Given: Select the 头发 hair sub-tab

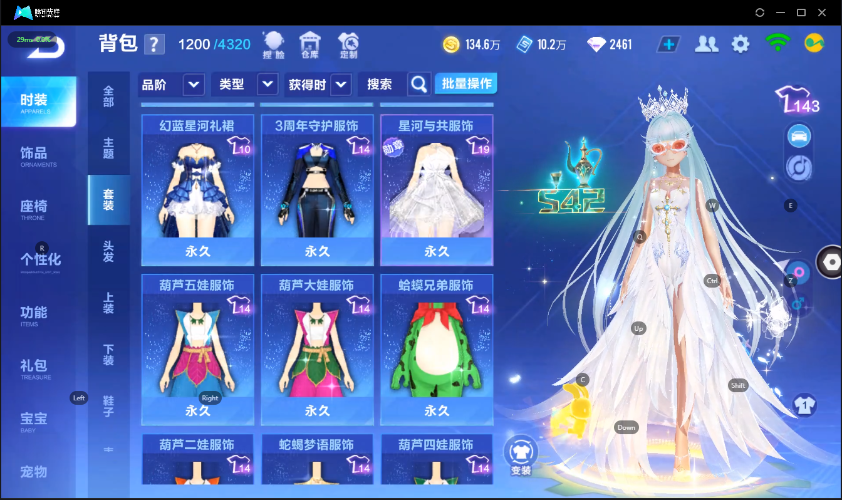Looking at the screenshot, I should (108, 251).
